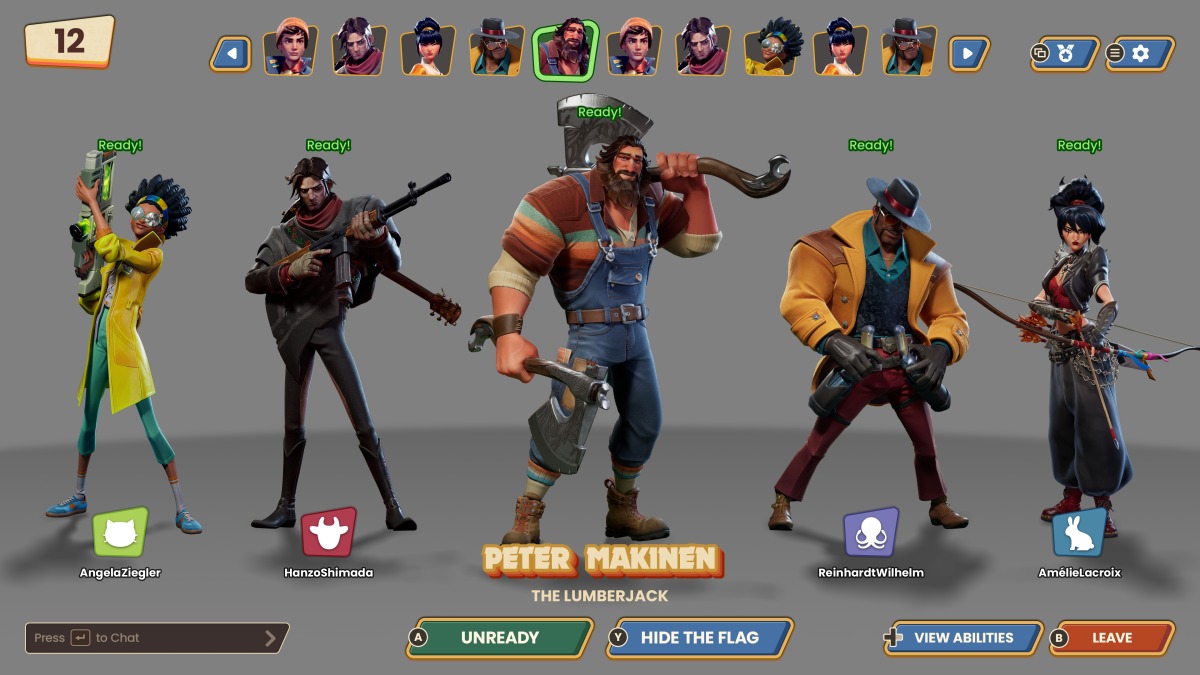The image size is (1200, 675).
Task: Click the UNREADY button
Action: [x=500, y=638]
